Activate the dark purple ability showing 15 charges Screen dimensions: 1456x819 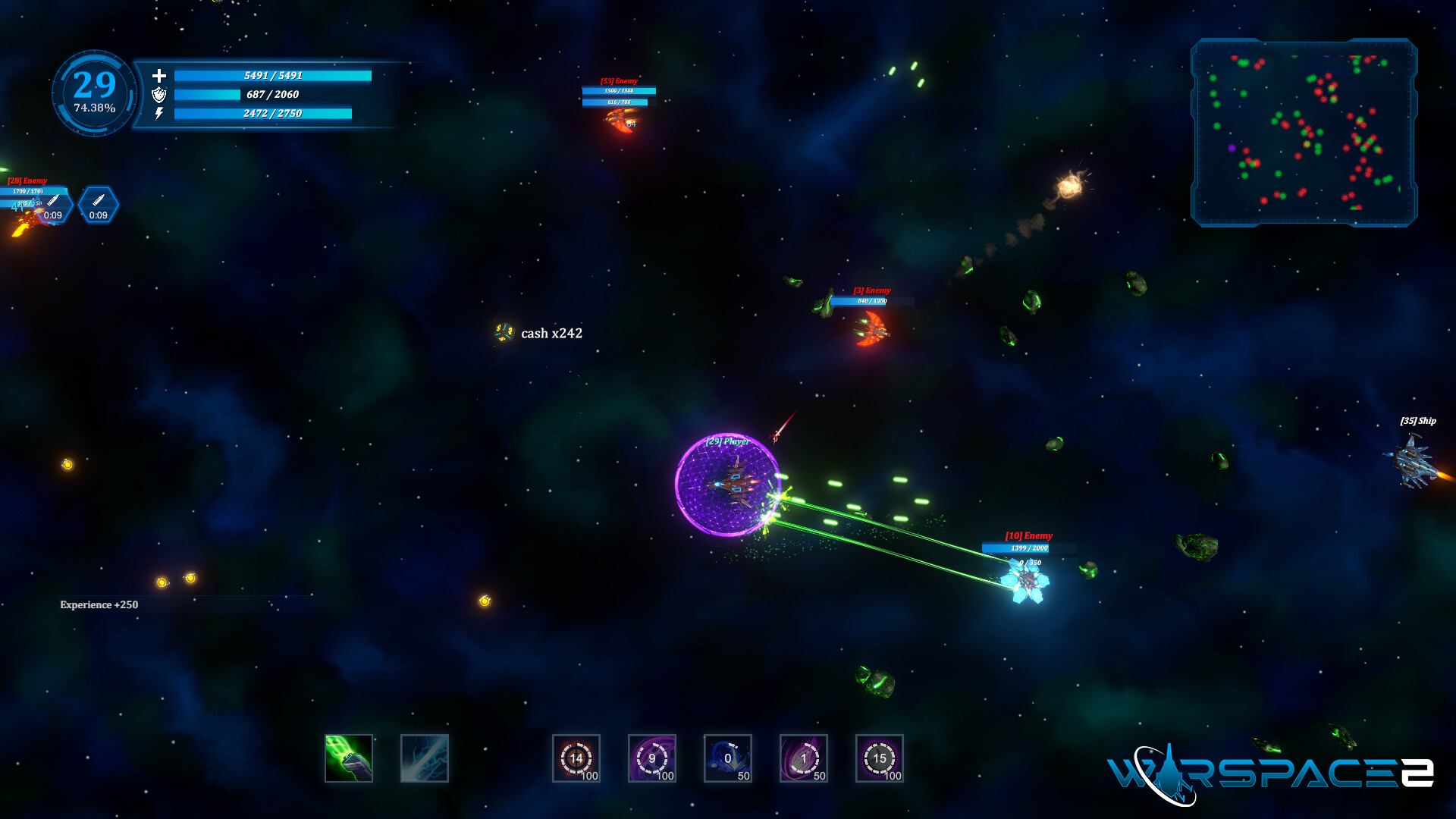[x=879, y=758]
